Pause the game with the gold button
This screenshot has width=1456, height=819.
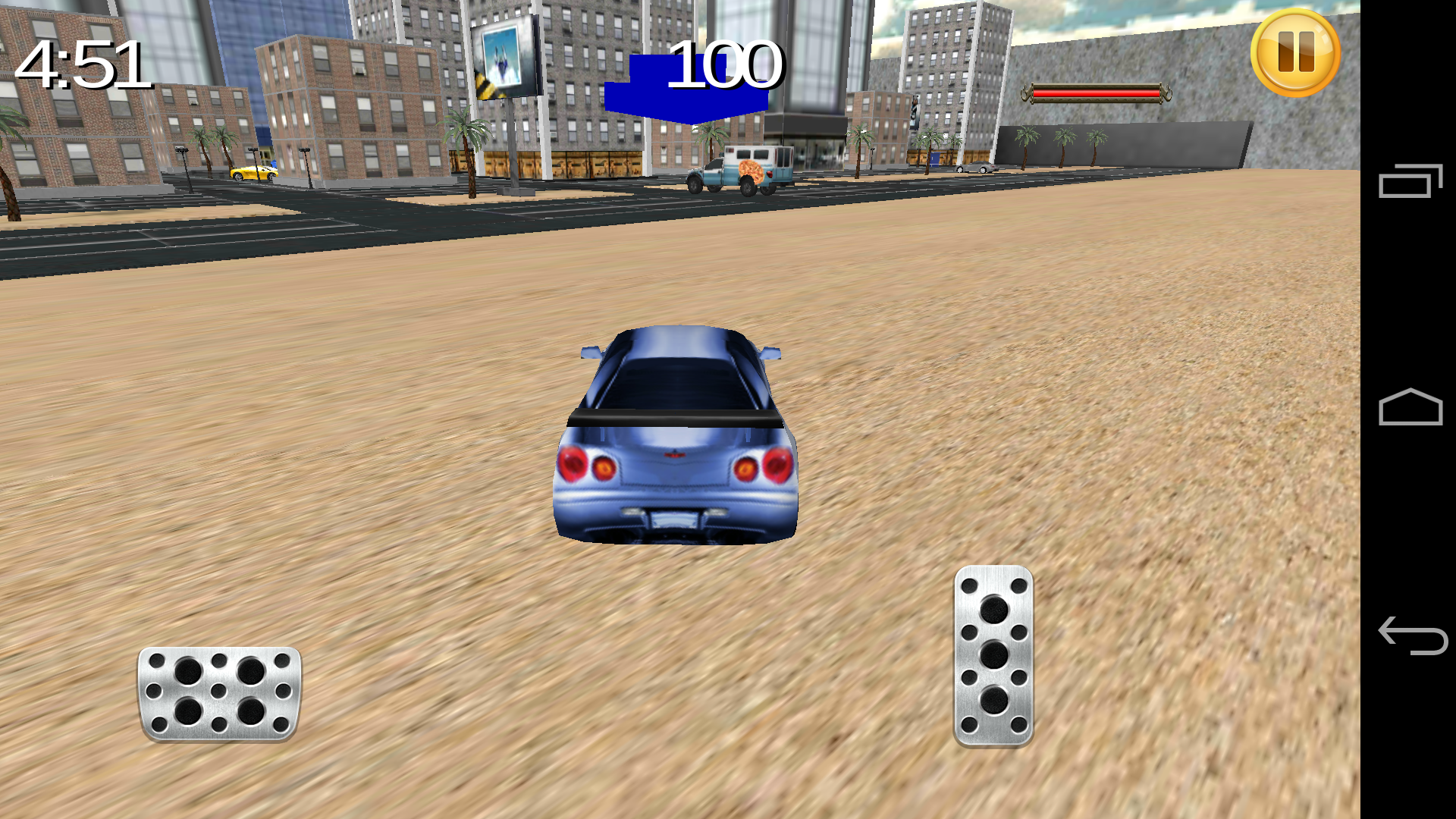[x=1295, y=53]
